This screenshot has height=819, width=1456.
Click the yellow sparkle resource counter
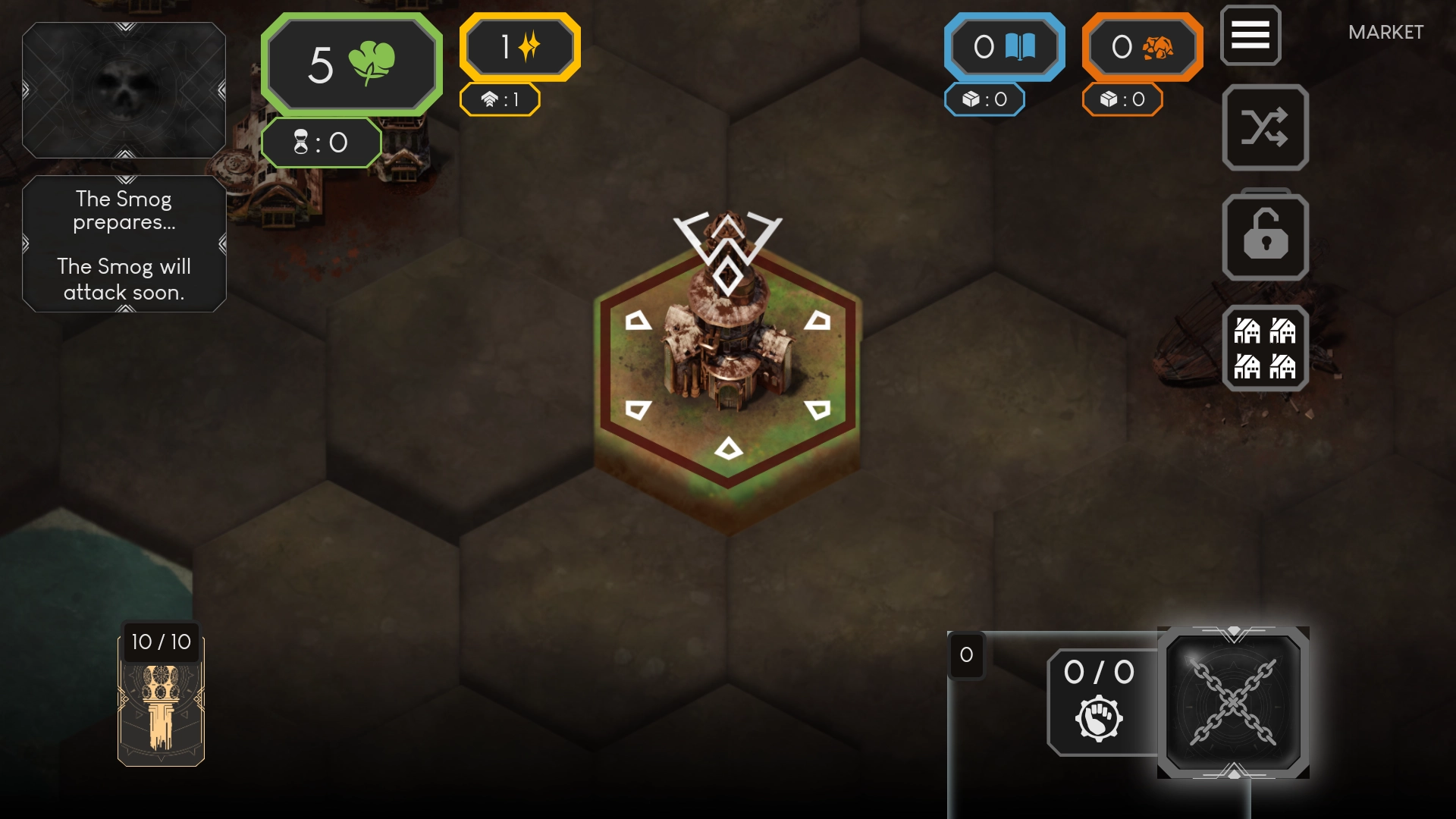coord(519,47)
